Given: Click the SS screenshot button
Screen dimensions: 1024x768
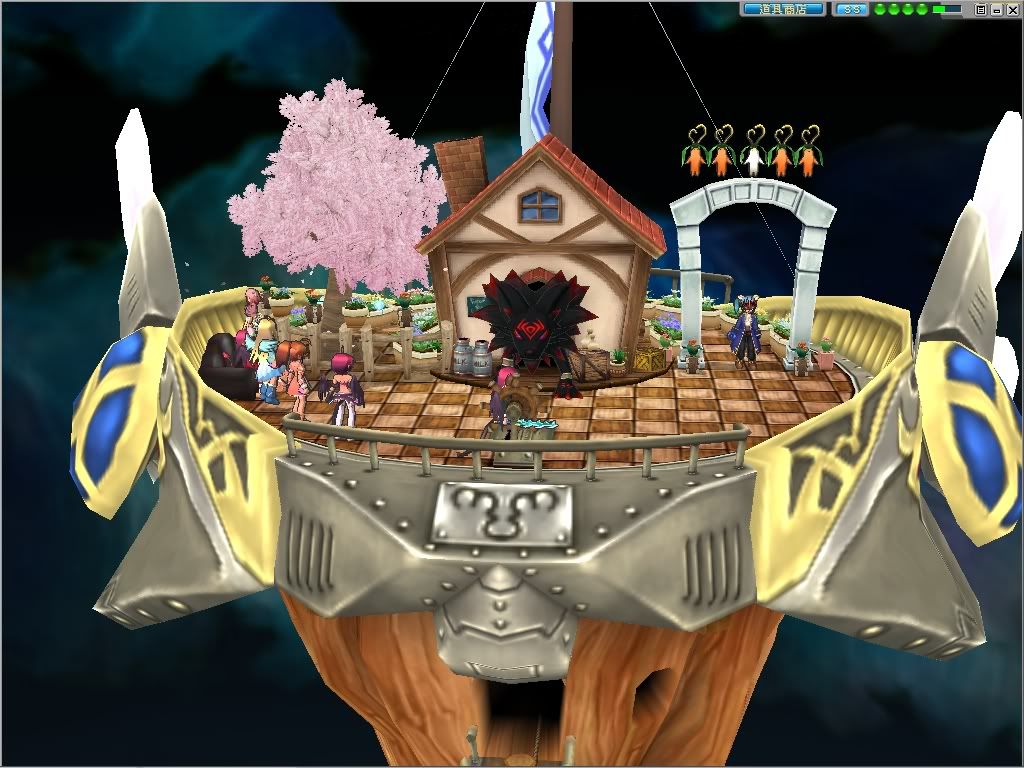Looking at the screenshot, I should (x=851, y=9).
